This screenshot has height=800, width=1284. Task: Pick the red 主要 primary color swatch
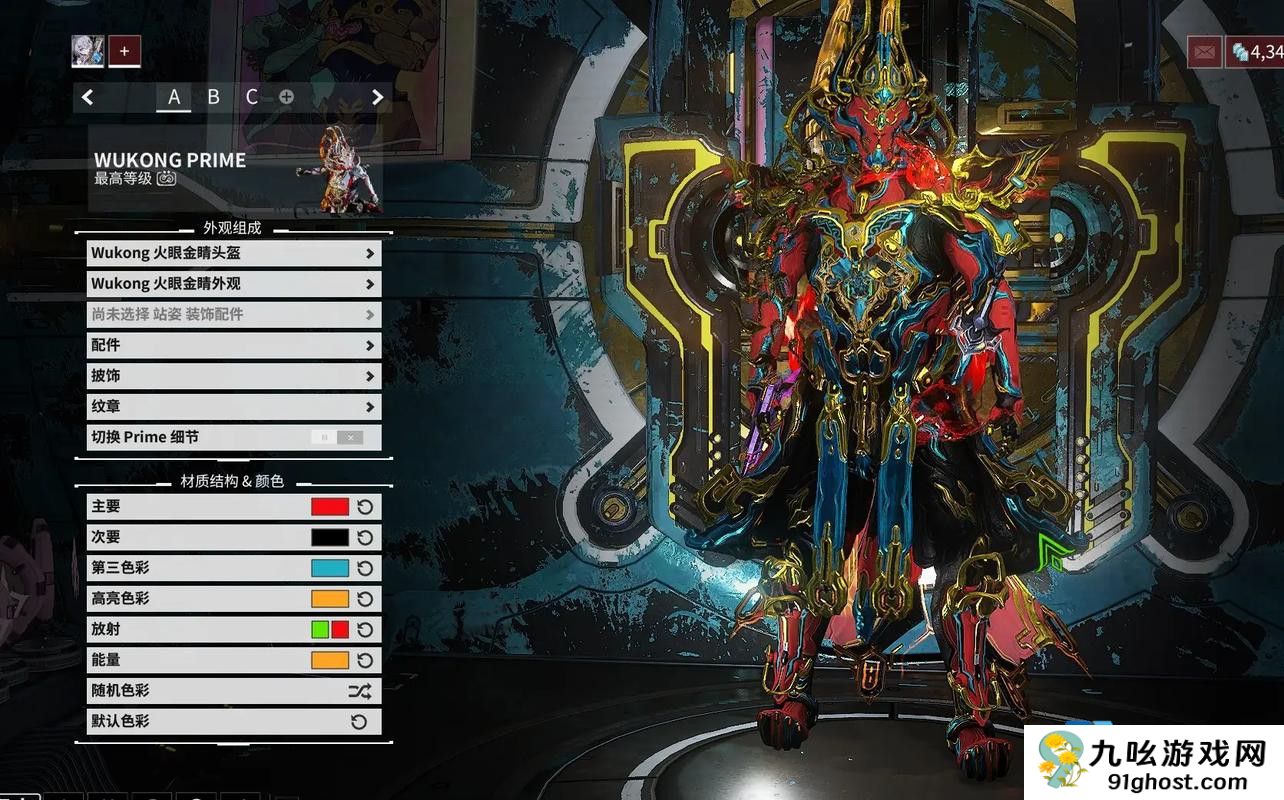tap(330, 507)
